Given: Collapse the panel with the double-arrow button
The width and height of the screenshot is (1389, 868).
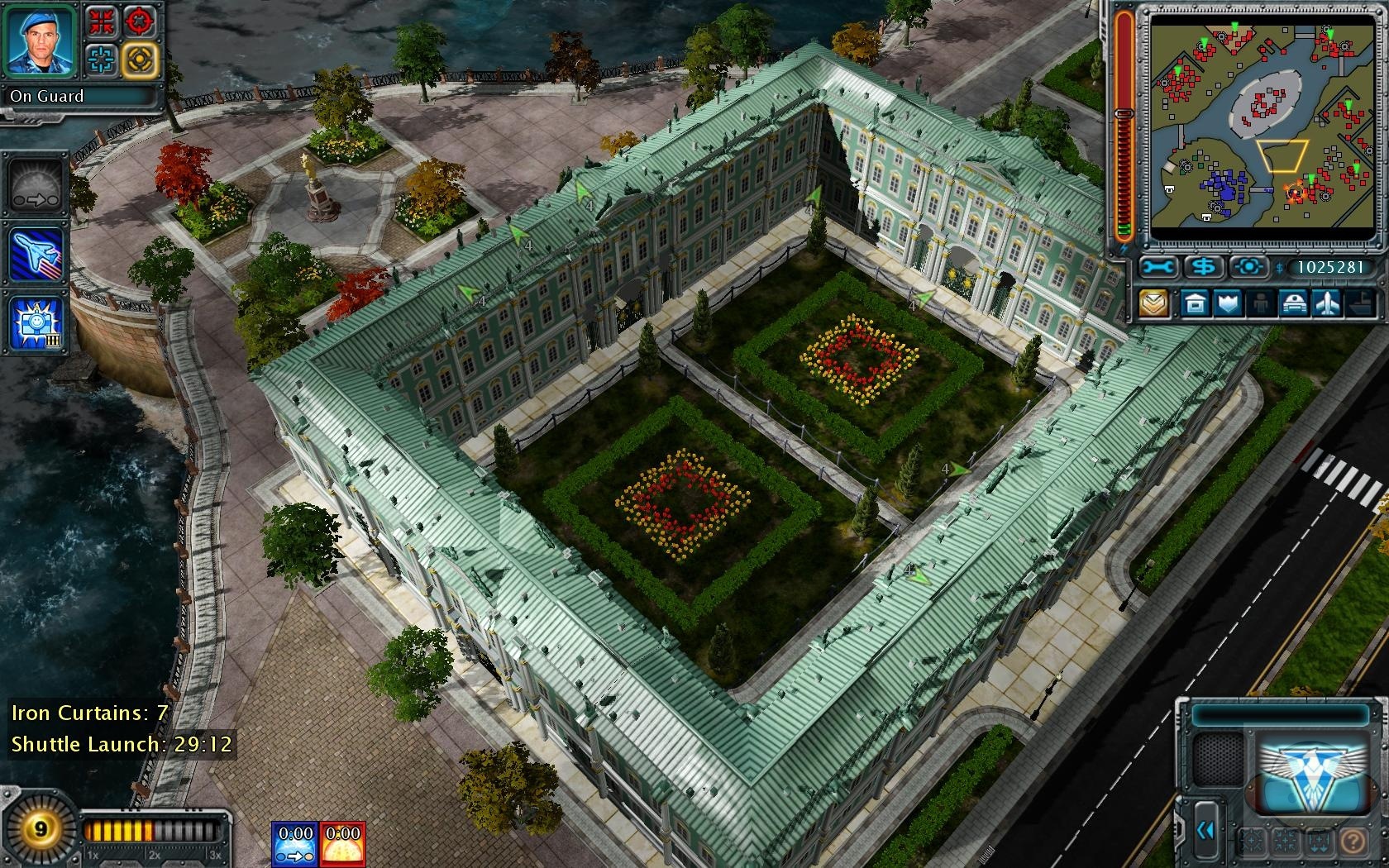Looking at the screenshot, I should [1205, 829].
